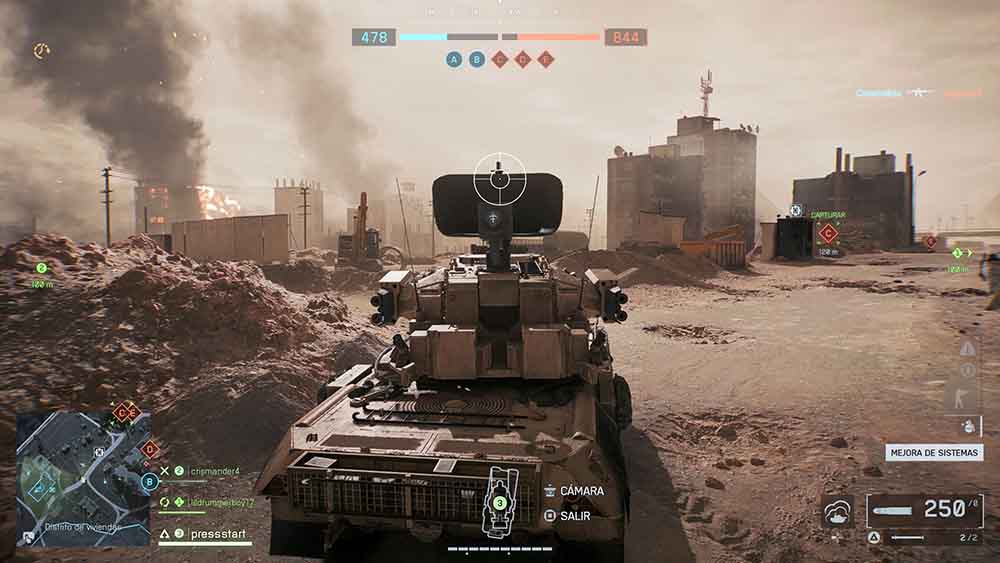Screen dimensions: 1000x563
Task: Select squad member pressstart in squad list
Action: click(x=210, y=534)
